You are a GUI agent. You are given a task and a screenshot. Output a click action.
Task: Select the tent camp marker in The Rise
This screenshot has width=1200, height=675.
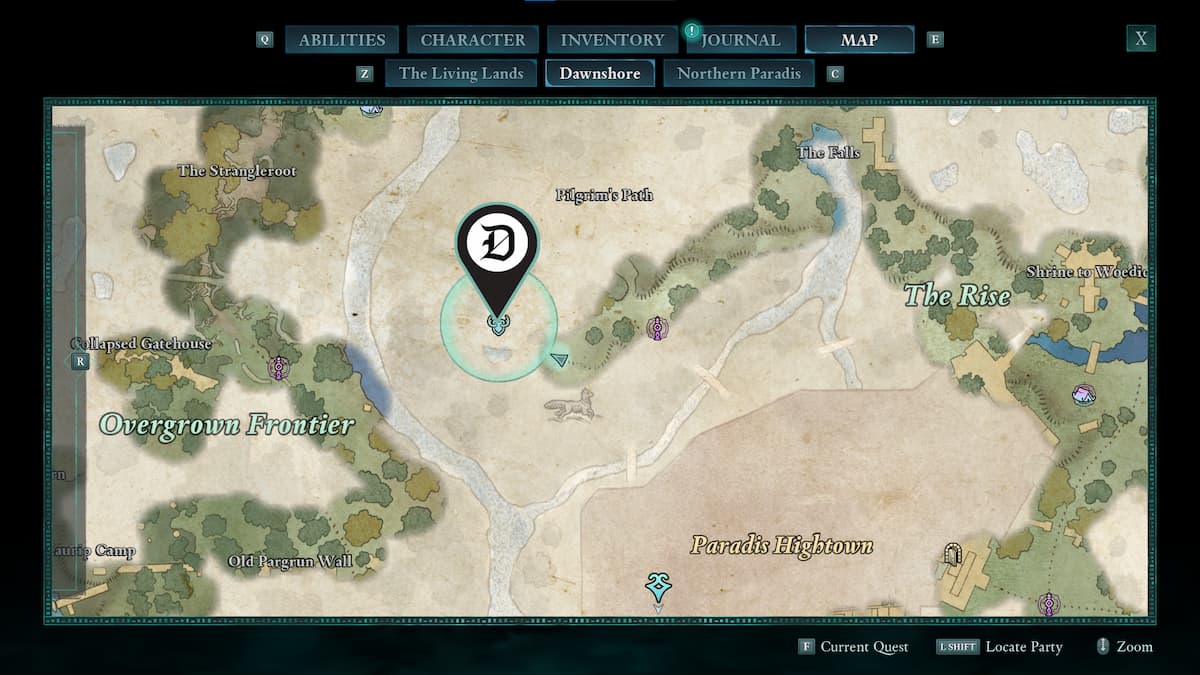click(x=1083, y=395)
